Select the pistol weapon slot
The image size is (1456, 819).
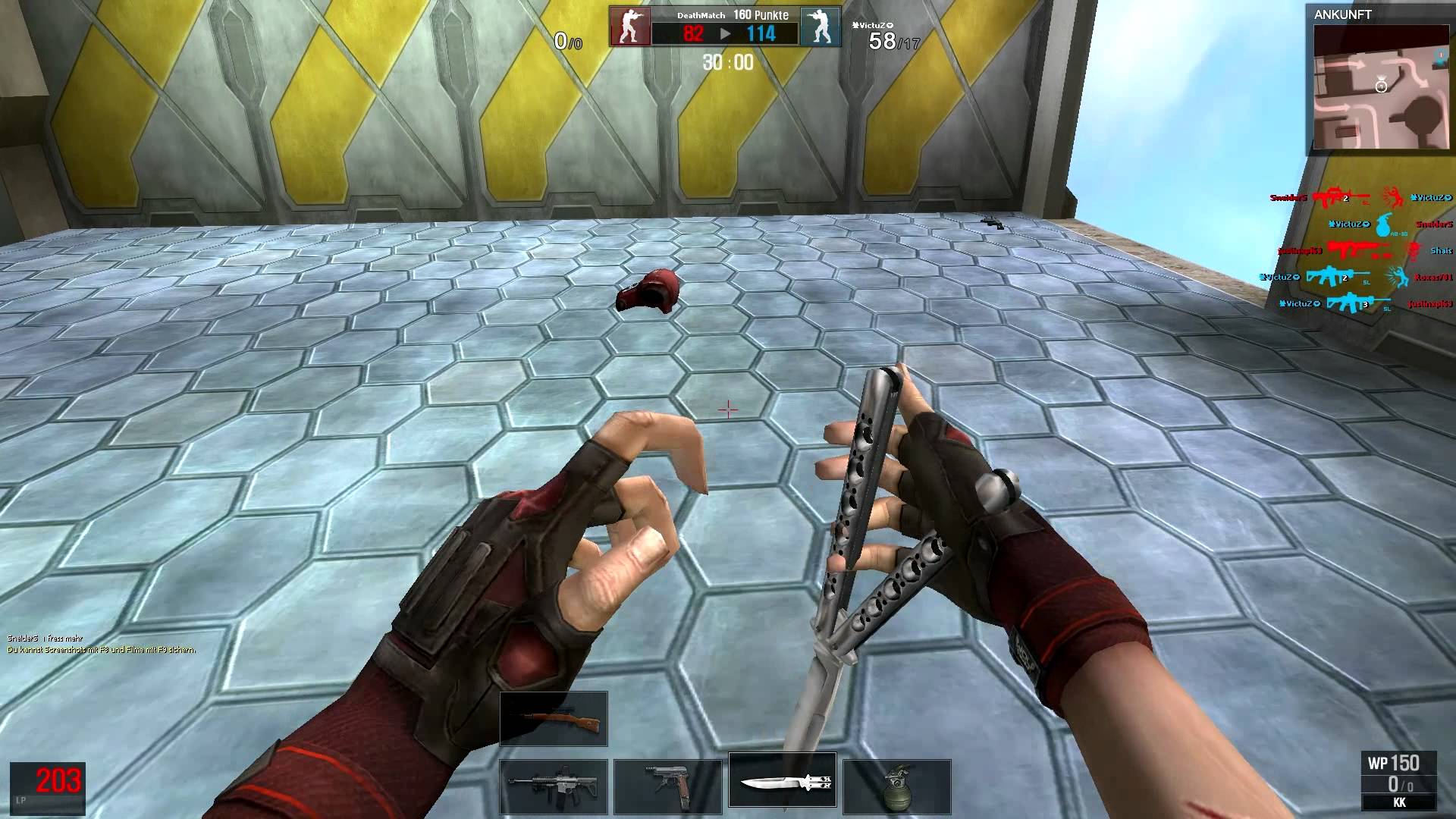(x=669, y=785)
